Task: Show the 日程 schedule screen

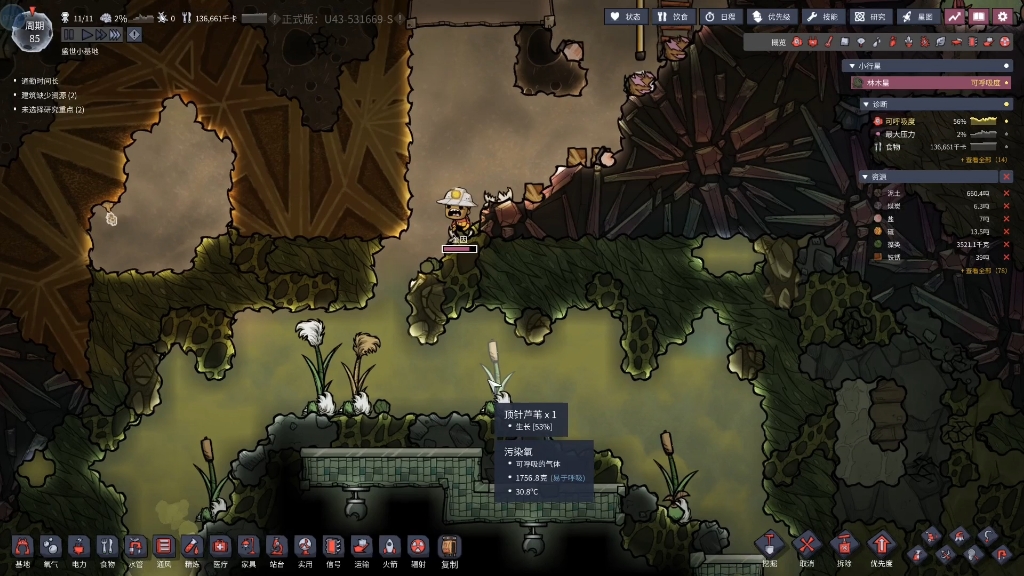Action: (721, 16)
